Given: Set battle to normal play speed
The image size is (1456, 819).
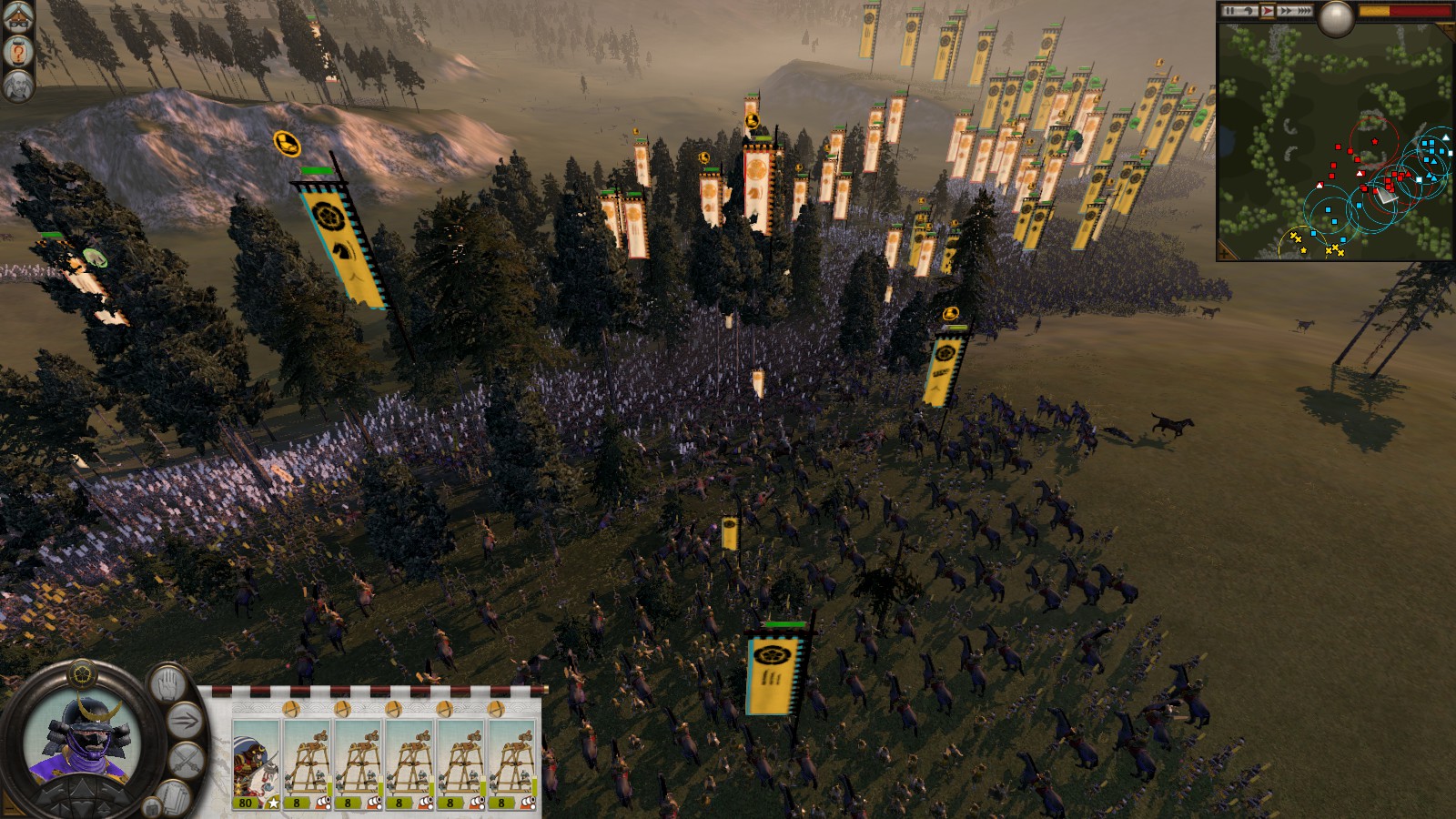Looking at the screenshot, I should pyautogui.click(x=1267, y=11).
